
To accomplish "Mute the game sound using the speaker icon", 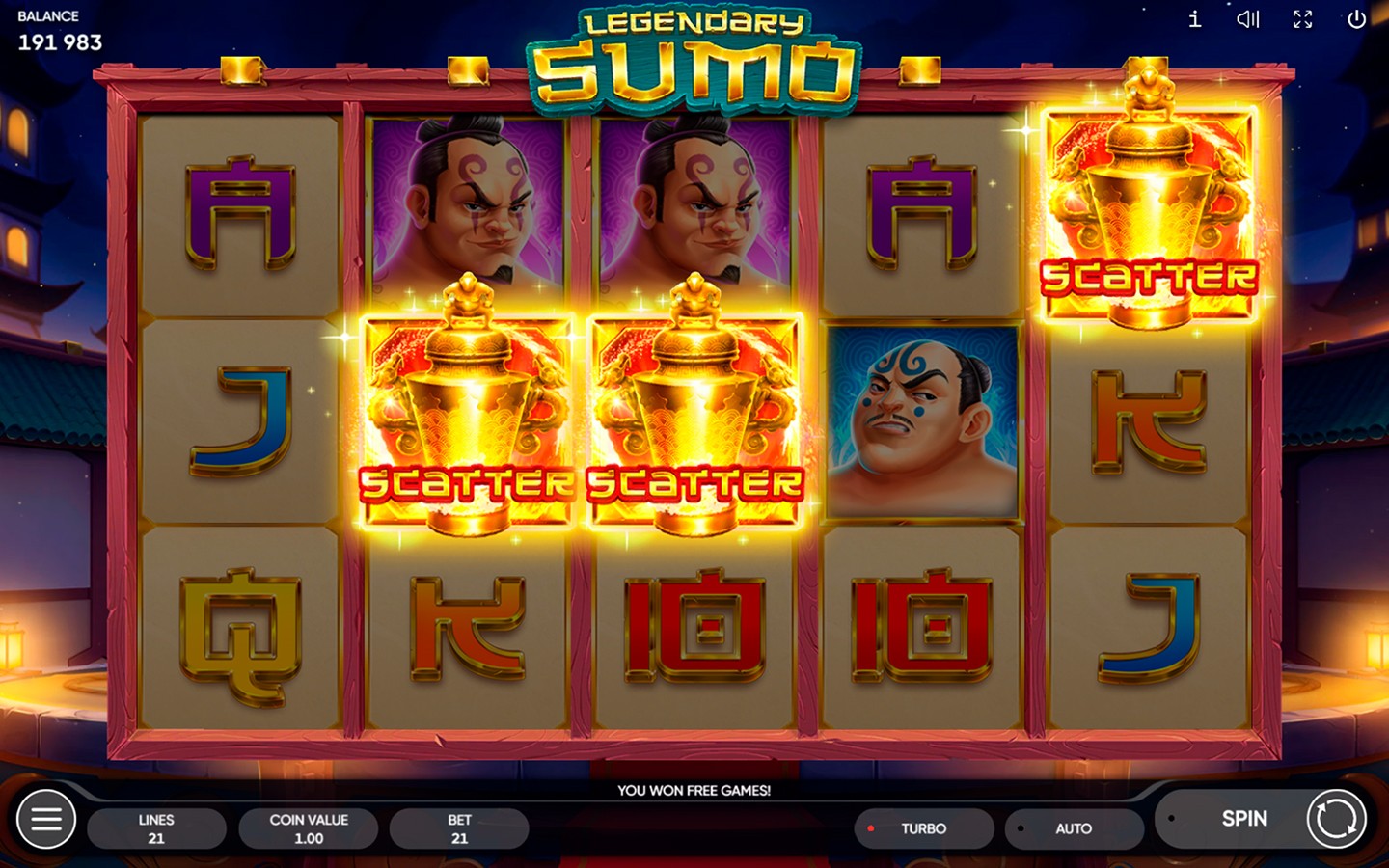I will [x=1248, y=19].
